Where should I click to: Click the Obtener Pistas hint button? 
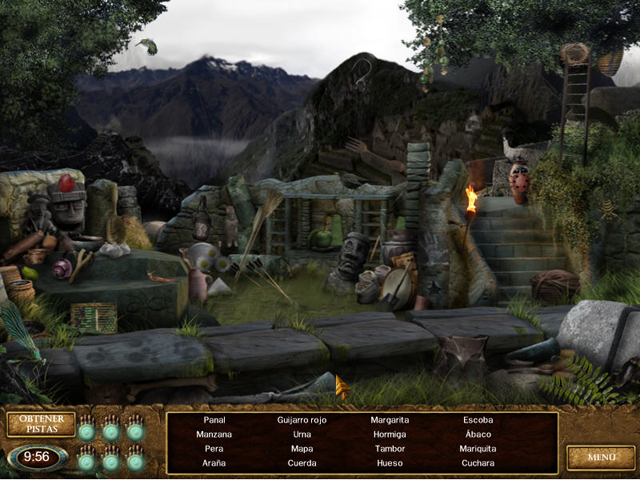point(41,424)
